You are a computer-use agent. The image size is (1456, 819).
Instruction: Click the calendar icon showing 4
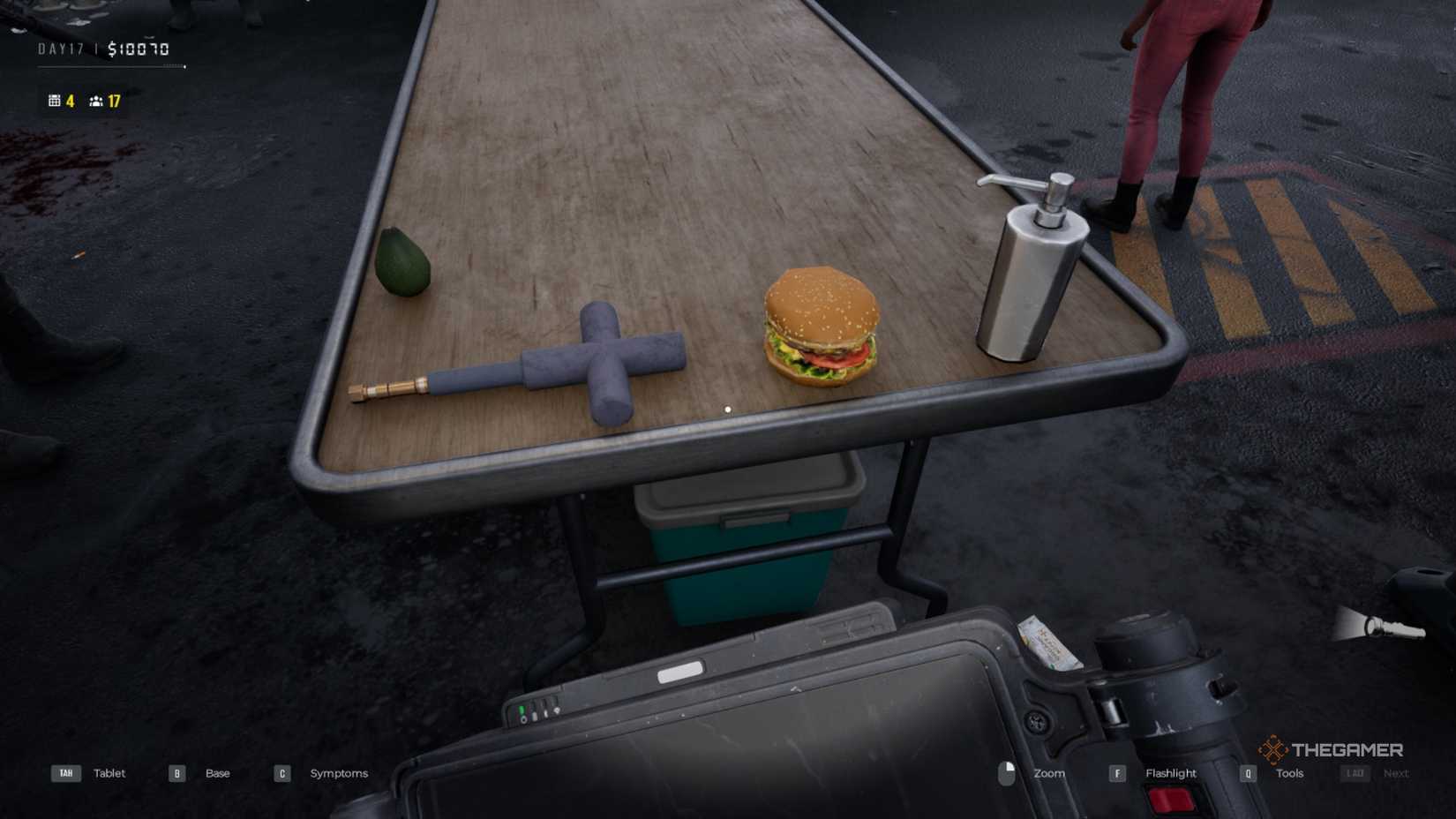tap(56, 101)
